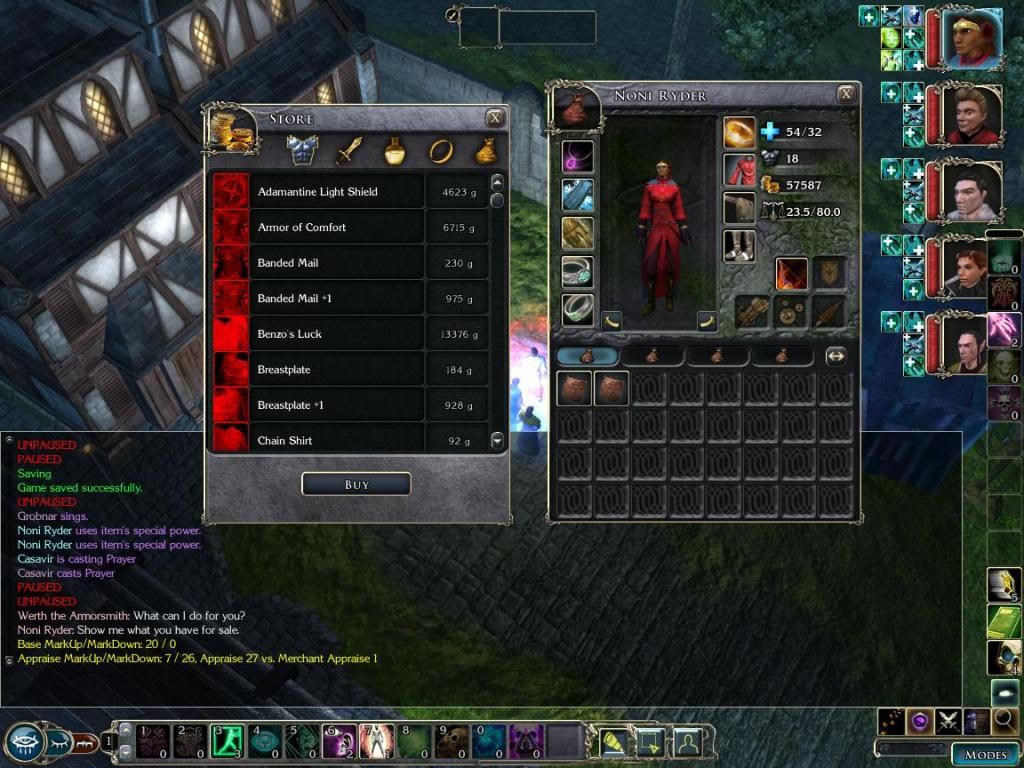
Task: Open the store's miscellaneous bag category
Action: pyautogui.click(x=485, y=151)
